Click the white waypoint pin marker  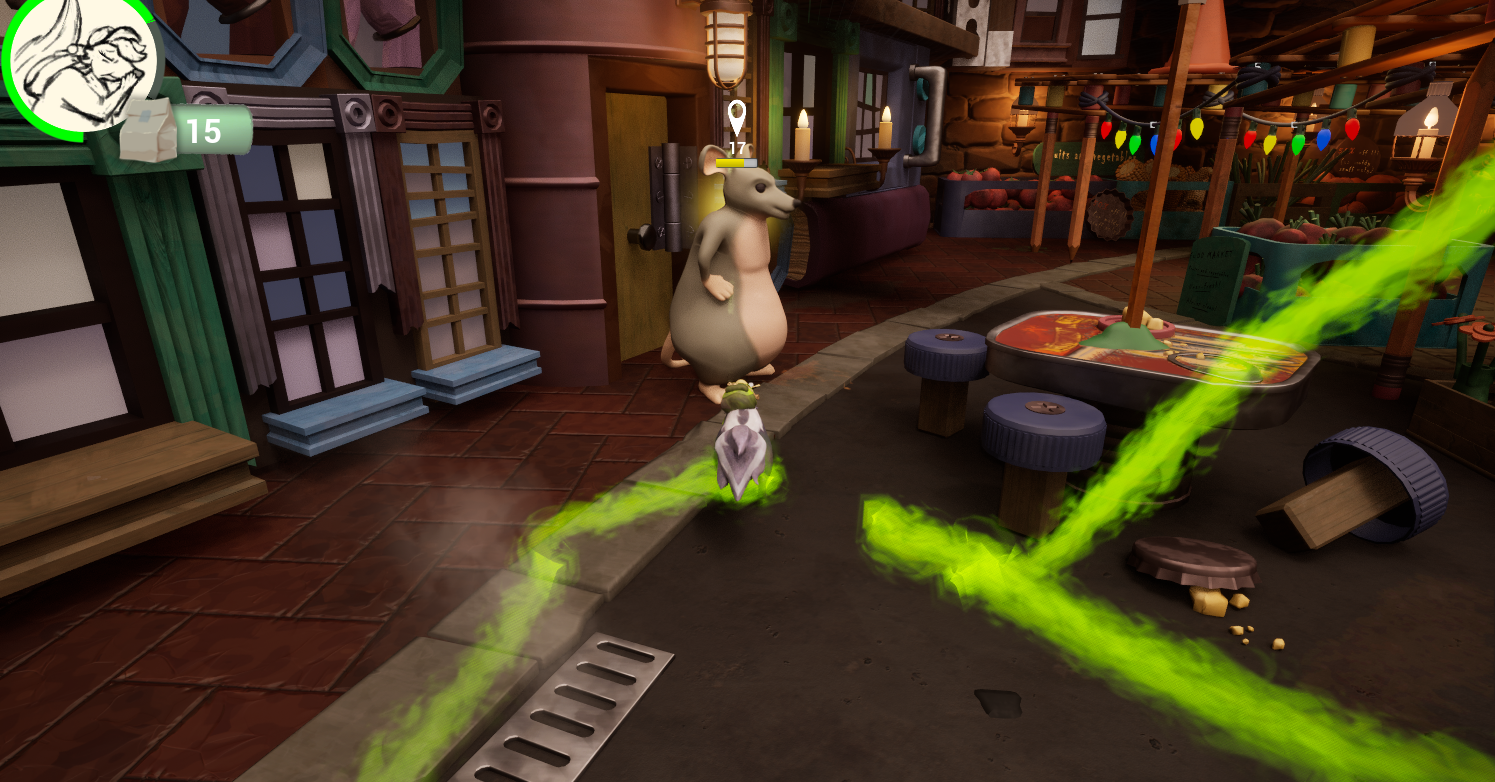click(x=737, y=117)
